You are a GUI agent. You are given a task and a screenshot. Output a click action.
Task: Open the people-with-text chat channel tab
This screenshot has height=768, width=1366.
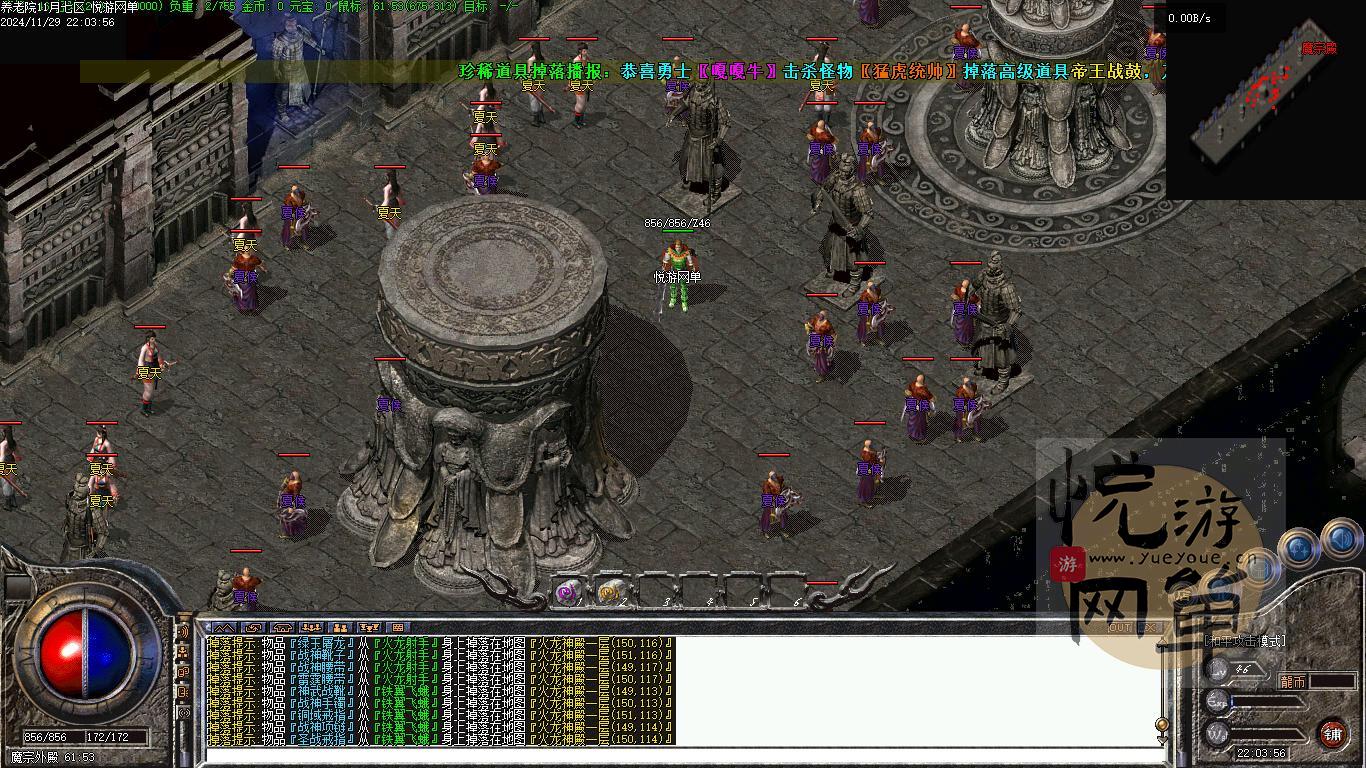pos(368,628)
